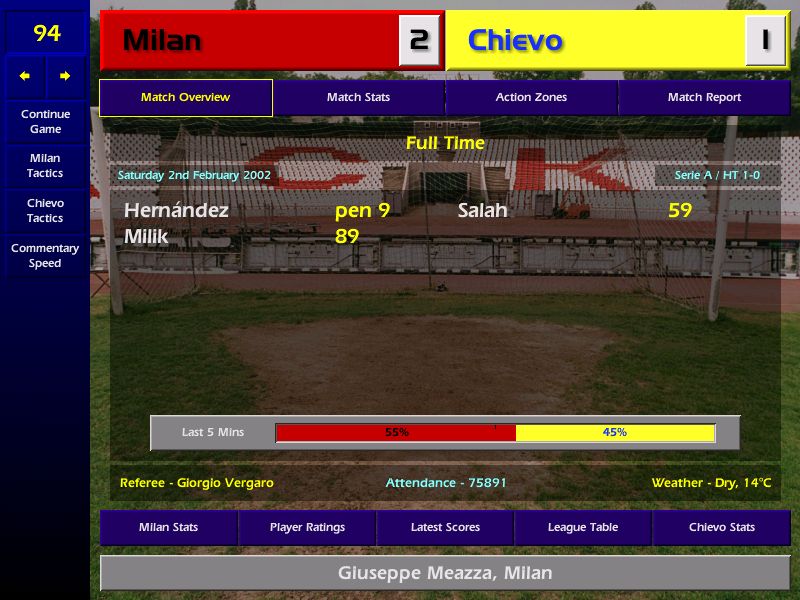Viewport: 800px width, 600px height.
Task: Click goalscorer Salah
Action: [482, 211]
